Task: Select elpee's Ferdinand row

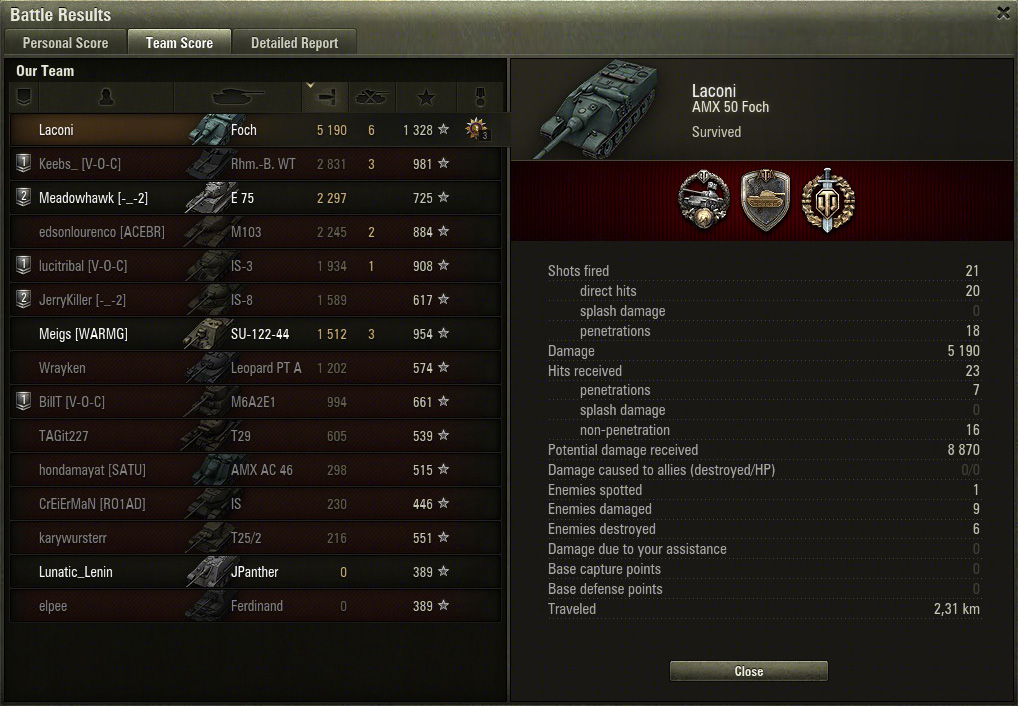Action: (255, 606)
